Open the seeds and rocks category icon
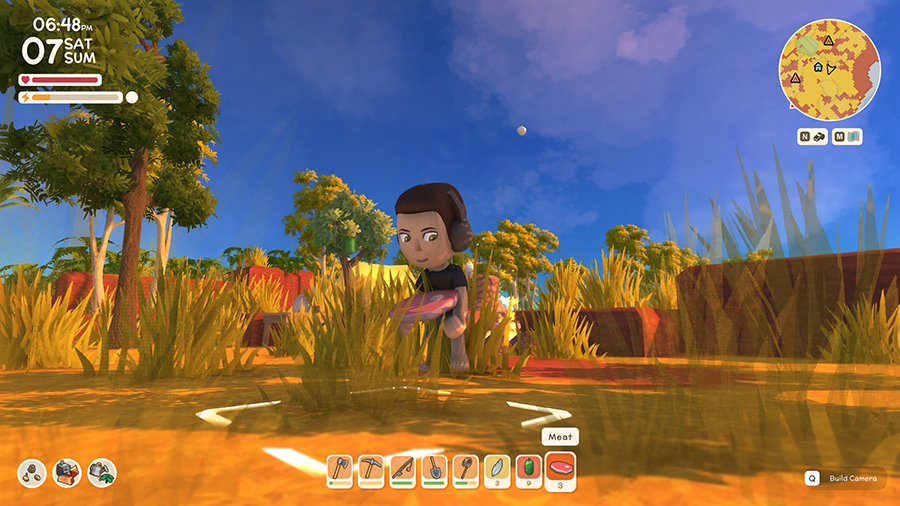 34,473
